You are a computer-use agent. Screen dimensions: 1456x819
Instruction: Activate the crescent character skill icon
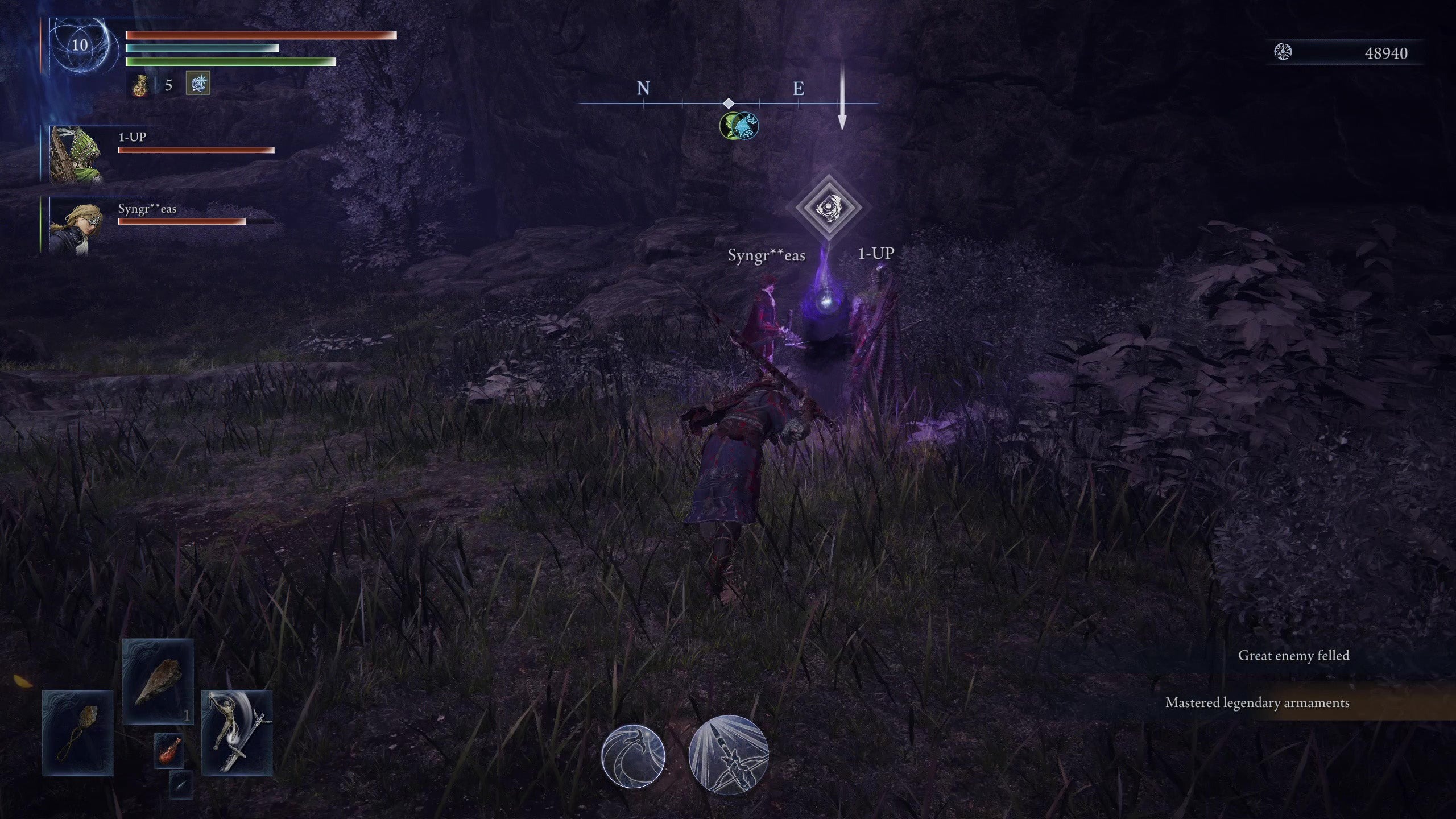tap(633, 755)
